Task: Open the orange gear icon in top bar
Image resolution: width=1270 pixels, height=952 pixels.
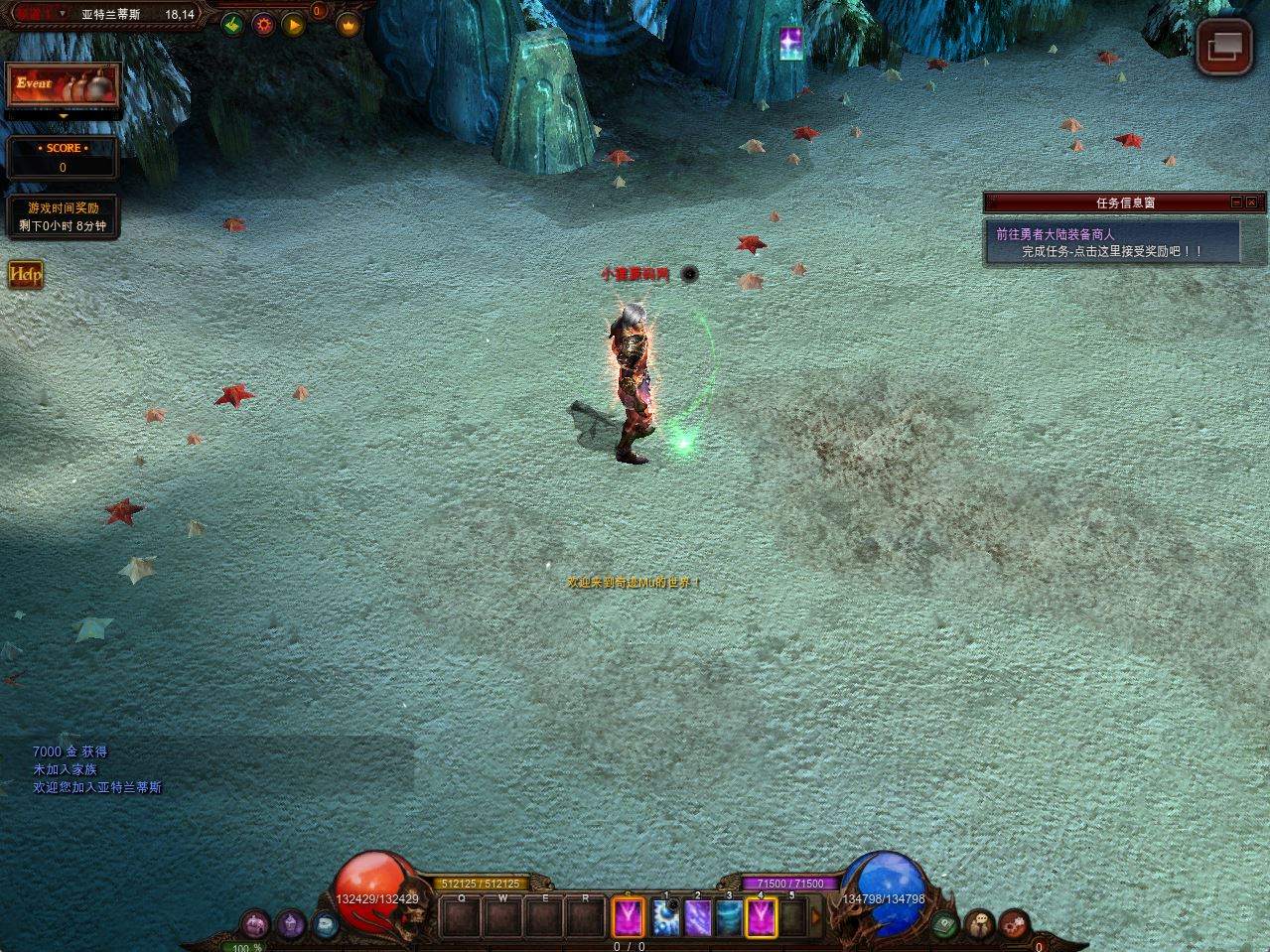Action: (x=263, y=24)
